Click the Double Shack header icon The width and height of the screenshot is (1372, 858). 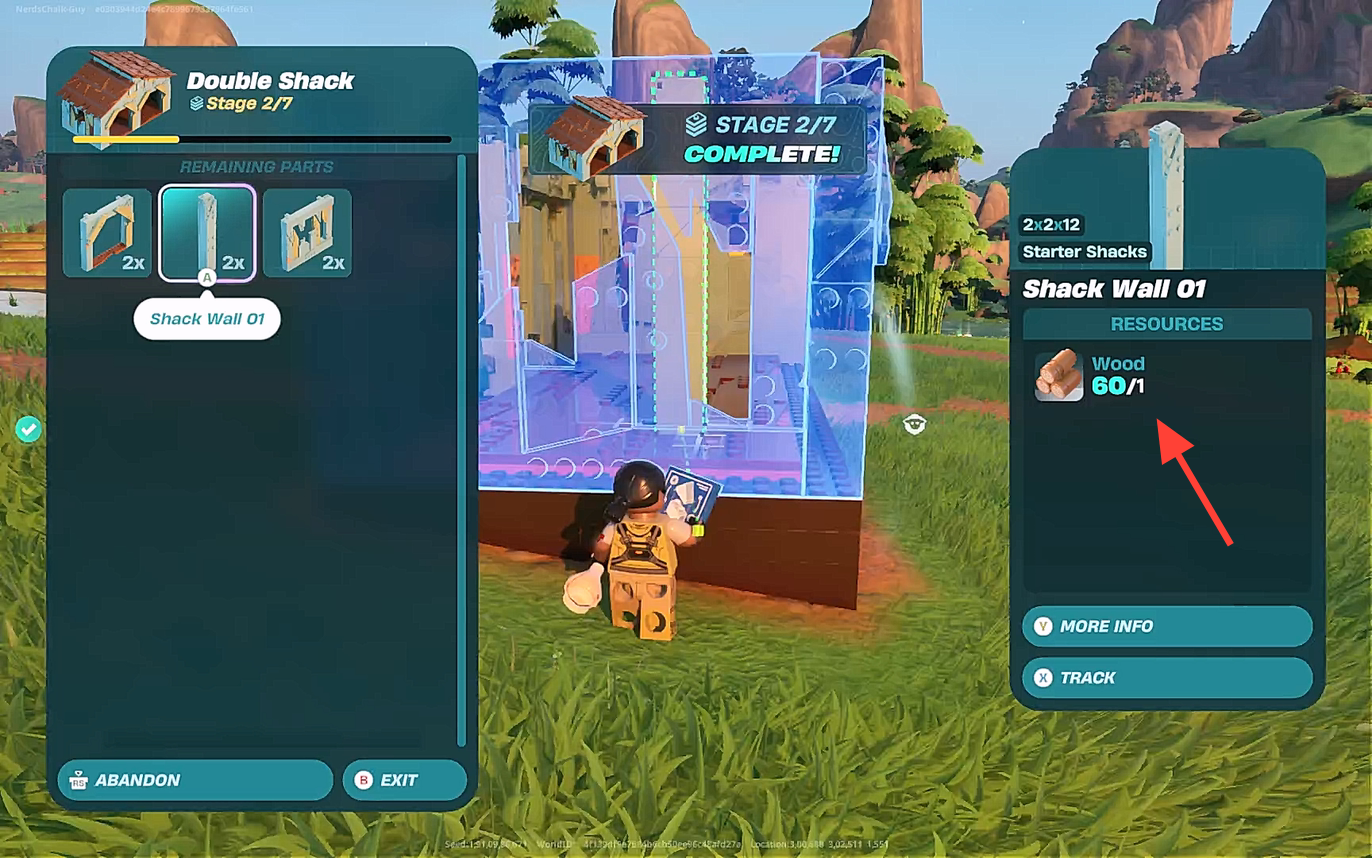pyautogui.click(x=116, y=97)
